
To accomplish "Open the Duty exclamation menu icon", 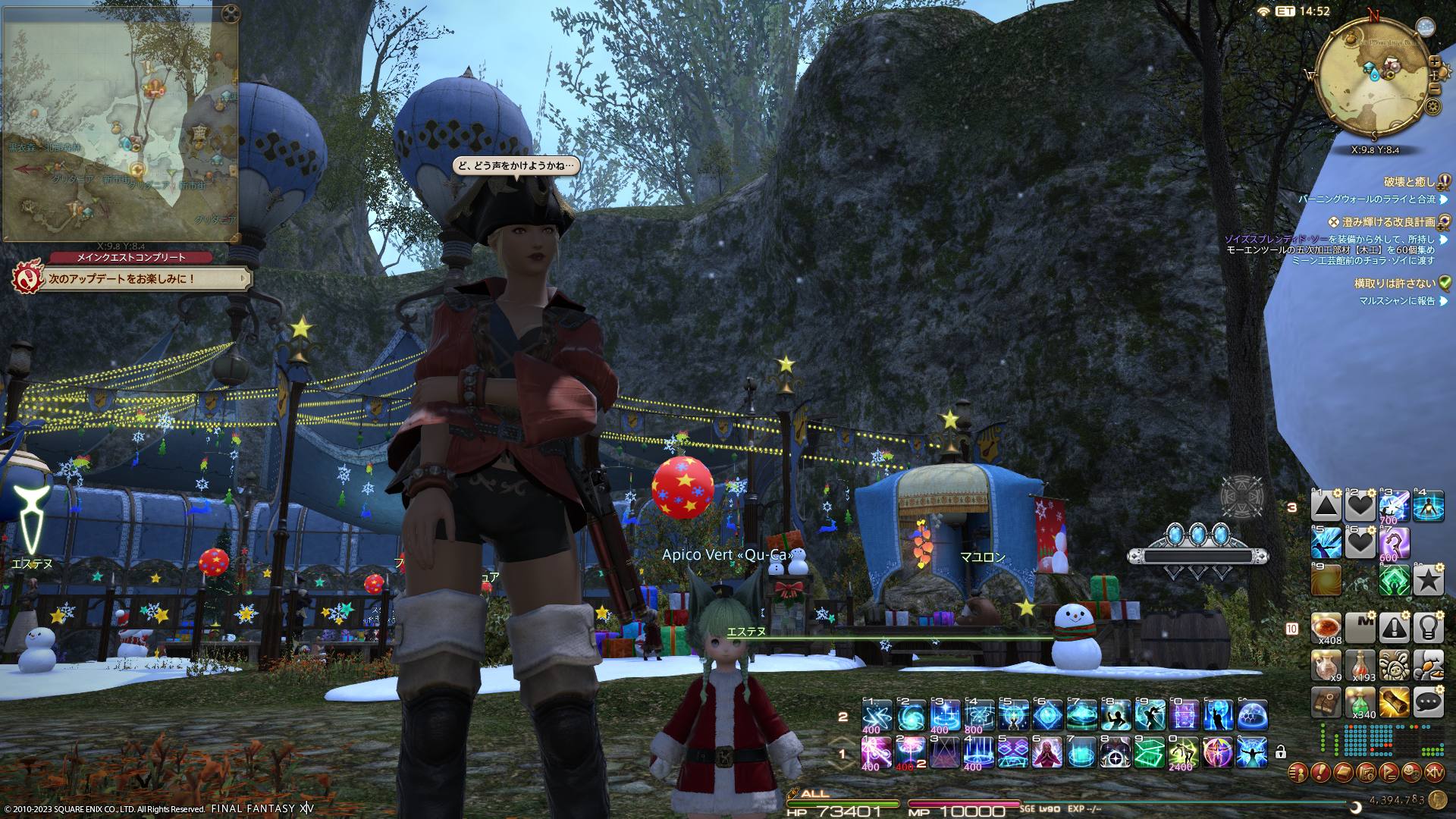I will (1320, 773).
